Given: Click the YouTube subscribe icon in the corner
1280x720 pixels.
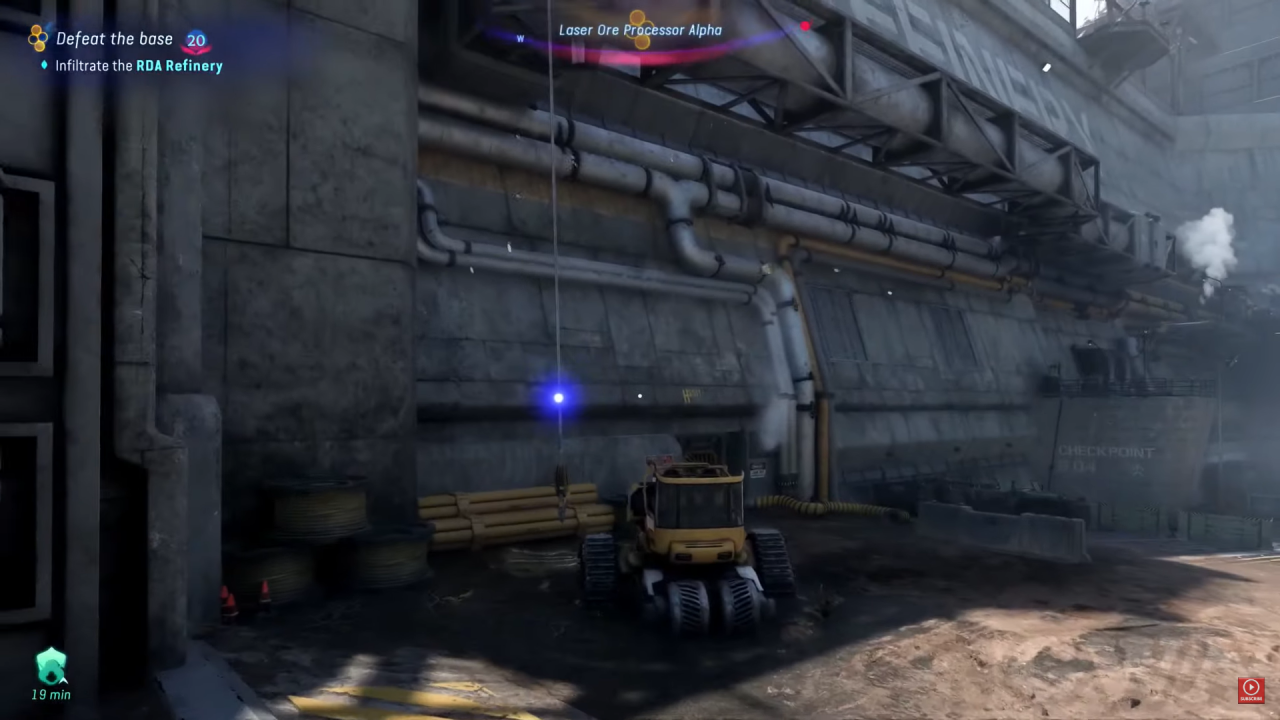Looking at the screenshot, I should tap(1251, 689).
